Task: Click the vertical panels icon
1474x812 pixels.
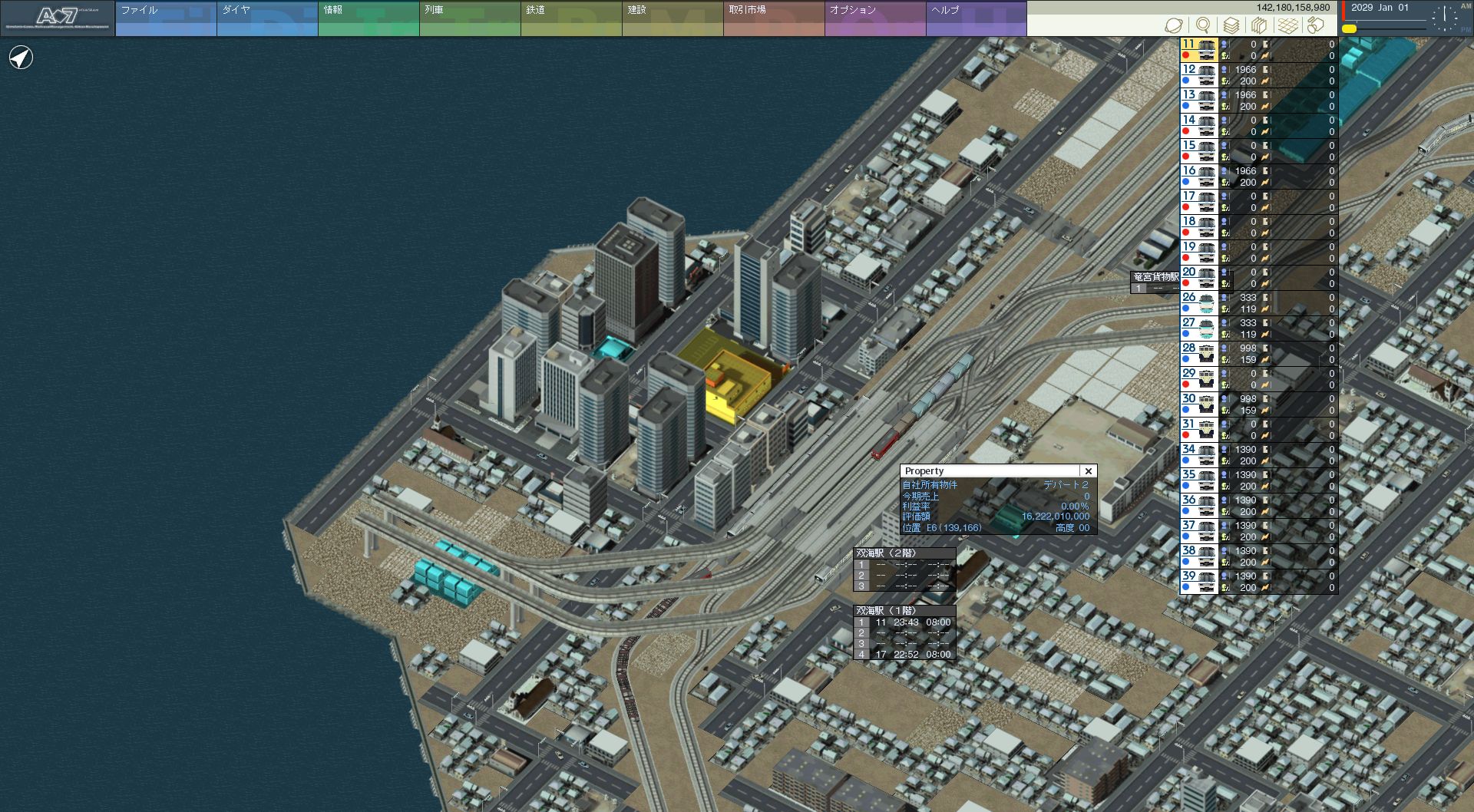Action: point(1259,25)
